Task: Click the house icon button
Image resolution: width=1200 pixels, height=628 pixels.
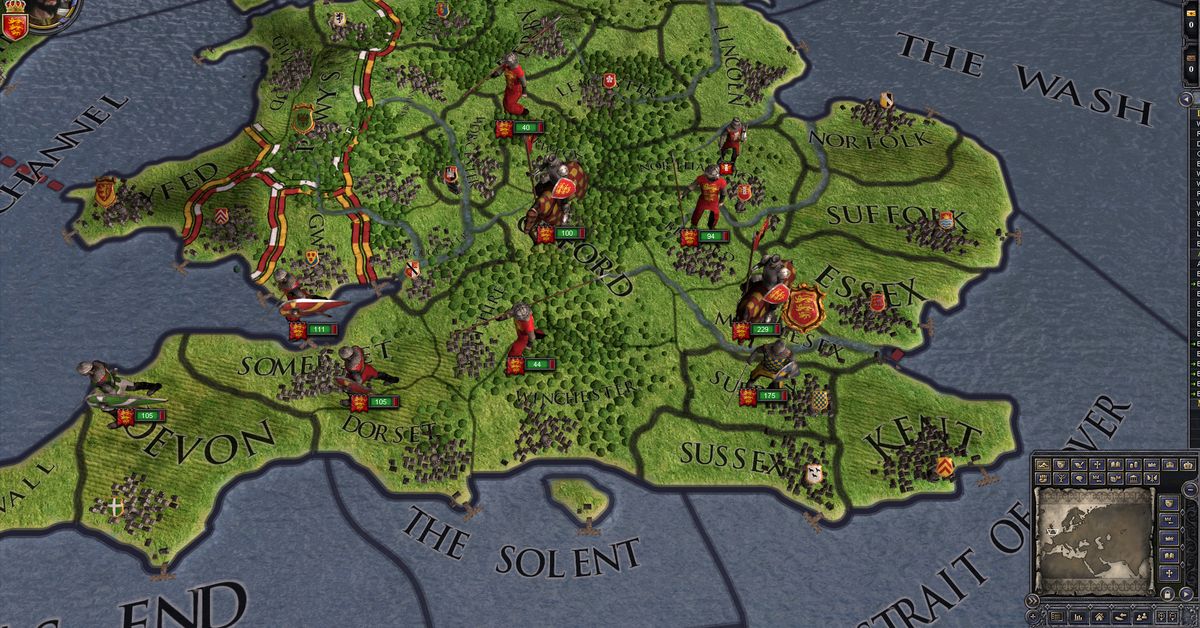Action: pos(1099,617)
